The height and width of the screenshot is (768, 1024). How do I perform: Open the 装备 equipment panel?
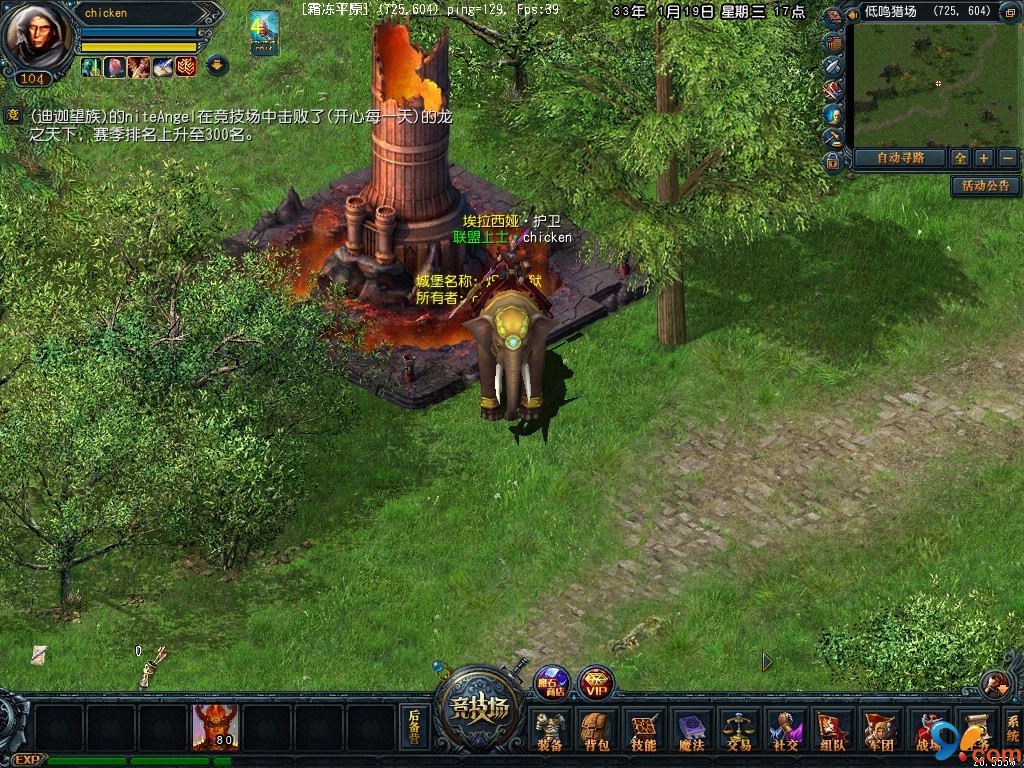[549, 731]
